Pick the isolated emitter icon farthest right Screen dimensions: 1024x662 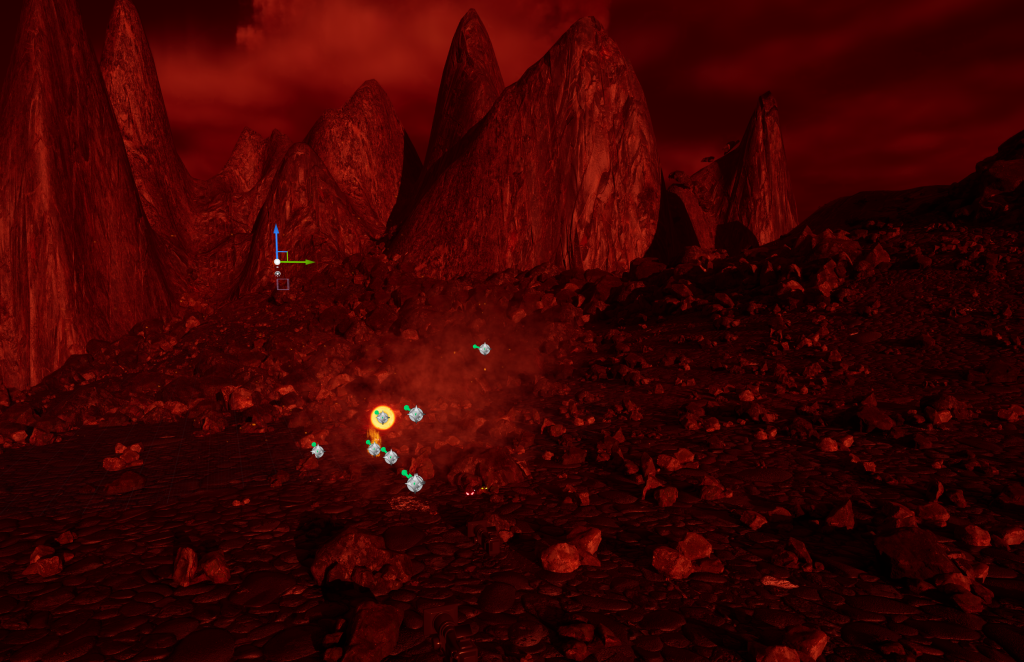(484, 349)
